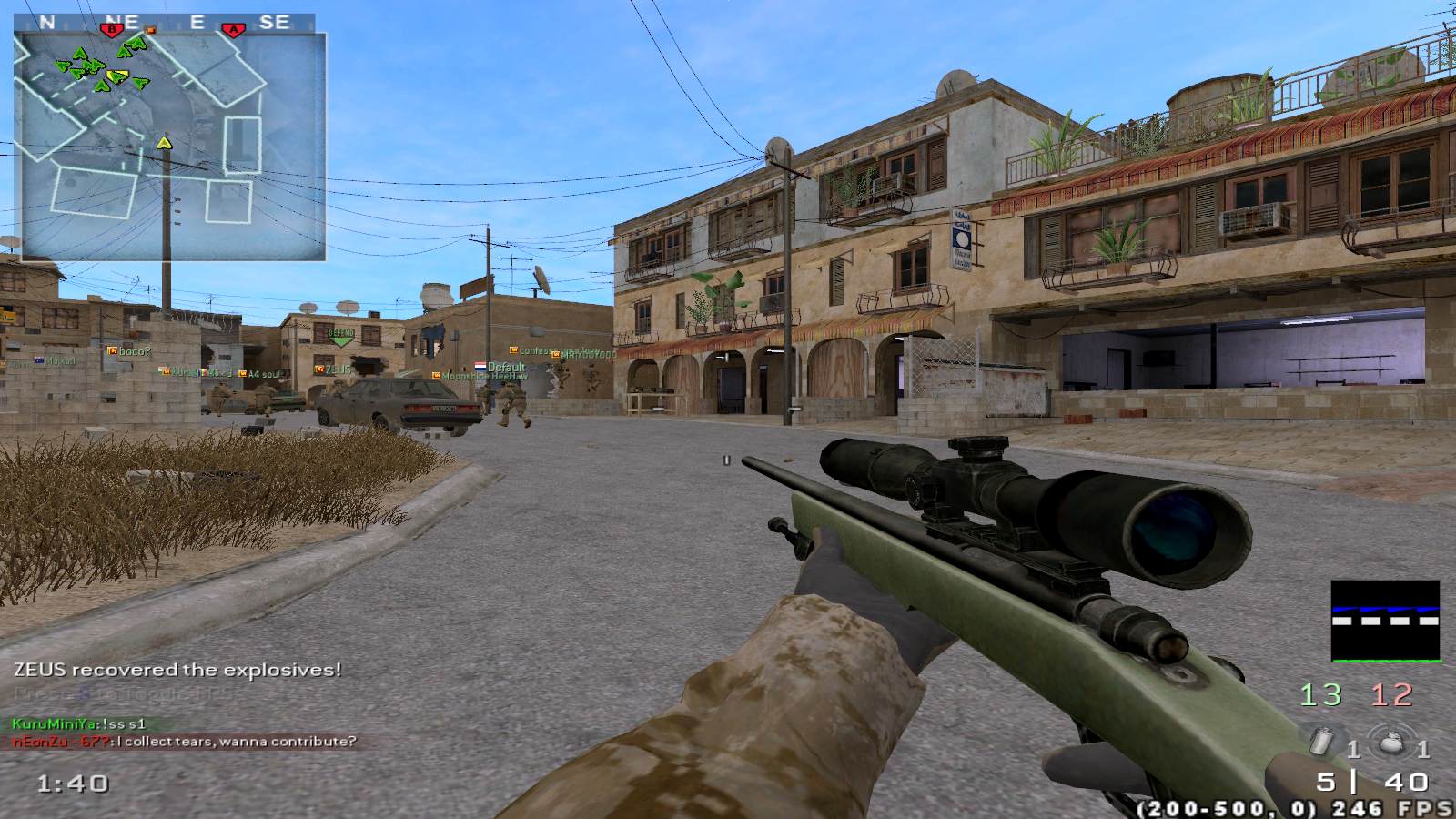
Task: Click nEonZu's red chat message
Action: click(184, 742)
